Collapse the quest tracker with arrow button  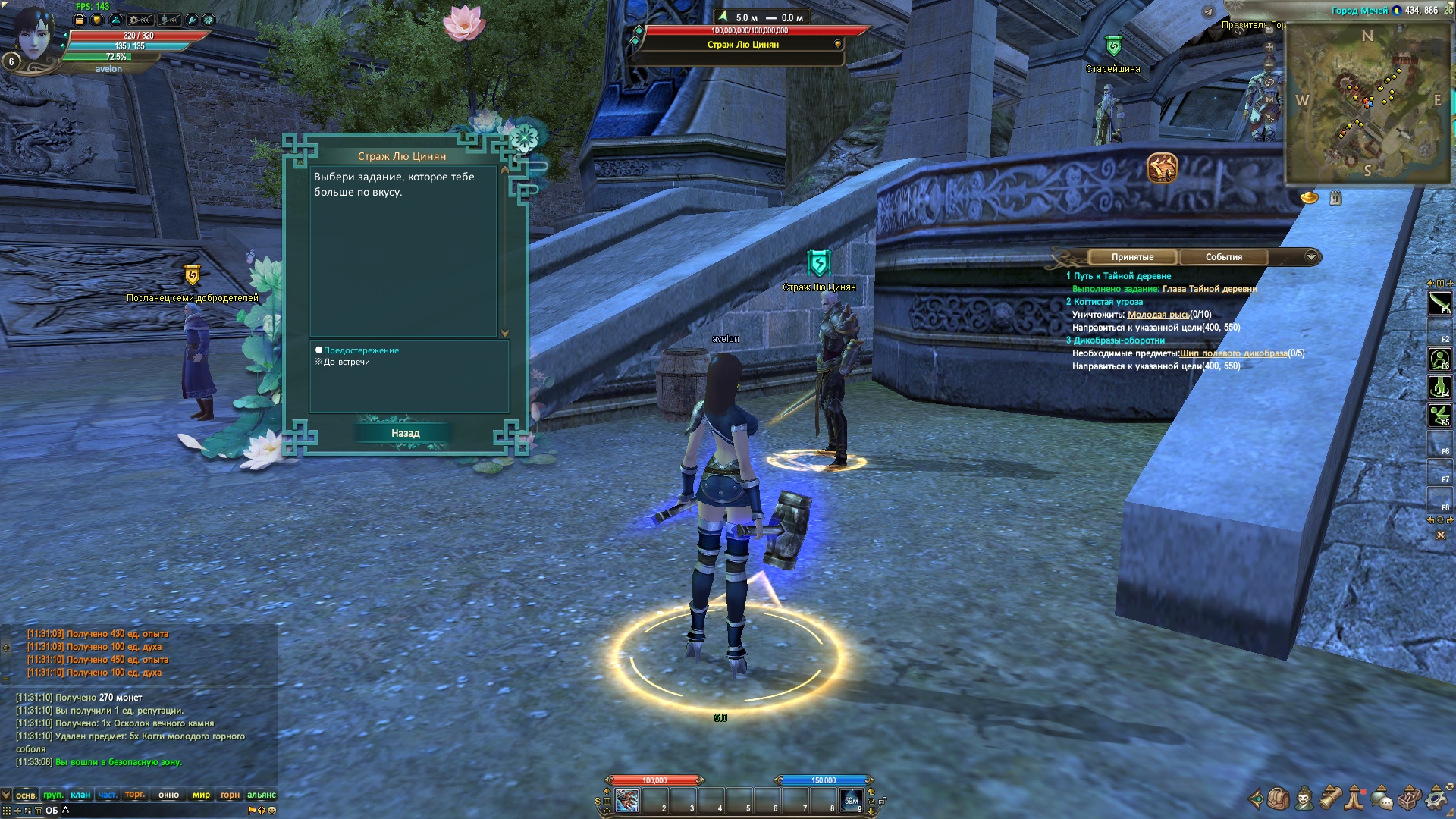click(x=1311, y=257)
